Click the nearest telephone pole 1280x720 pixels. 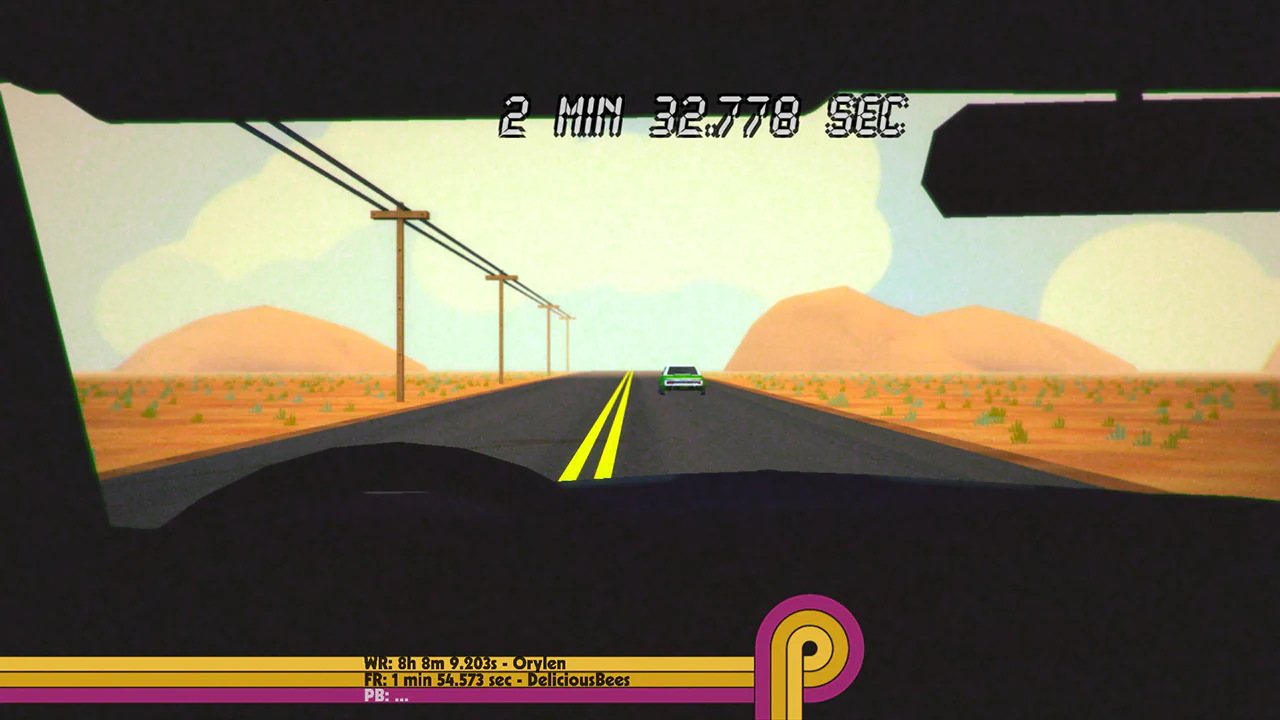coord(400,290)
